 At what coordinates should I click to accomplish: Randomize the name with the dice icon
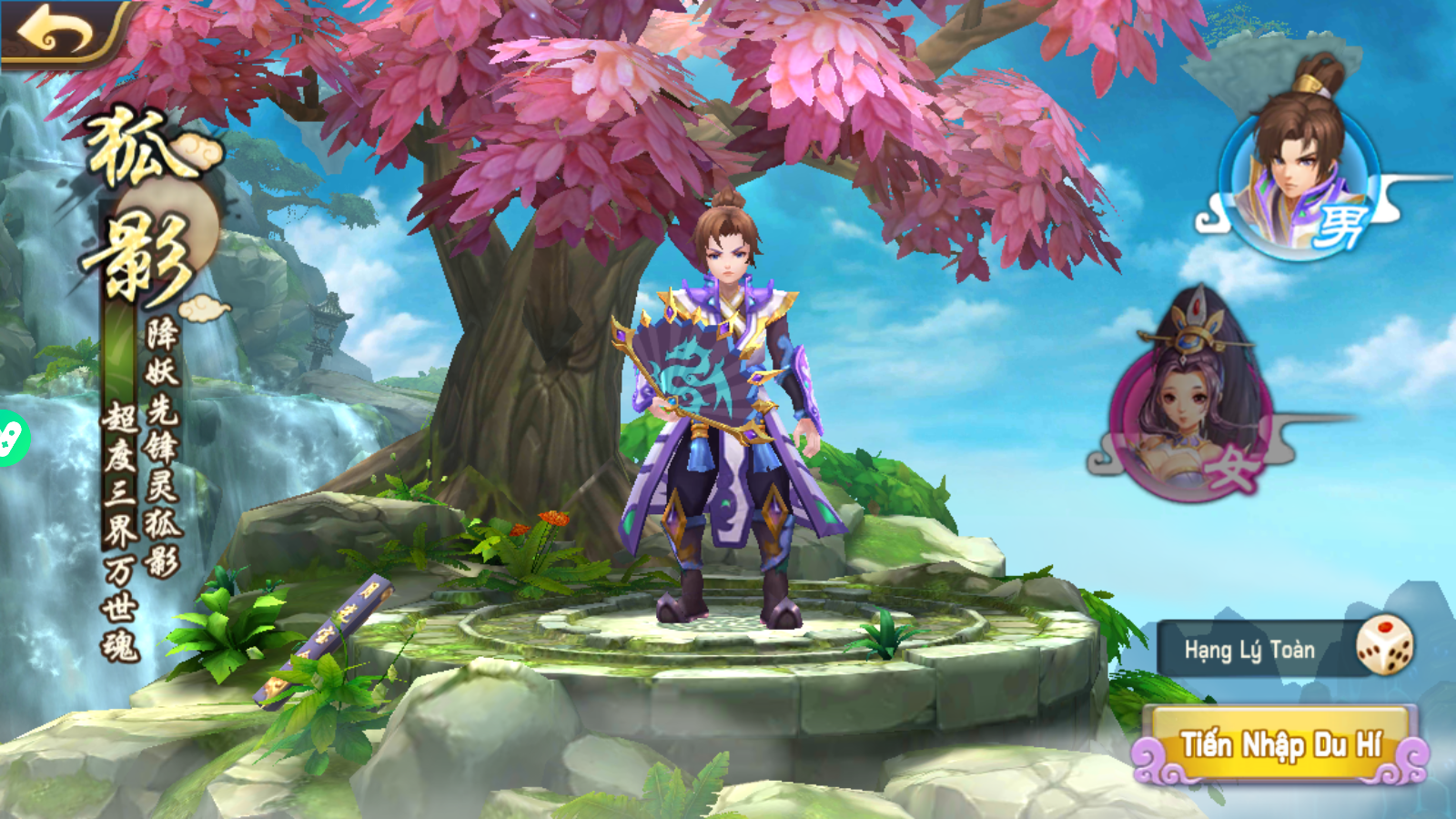pyautogui.click(x=1384, y=645)
